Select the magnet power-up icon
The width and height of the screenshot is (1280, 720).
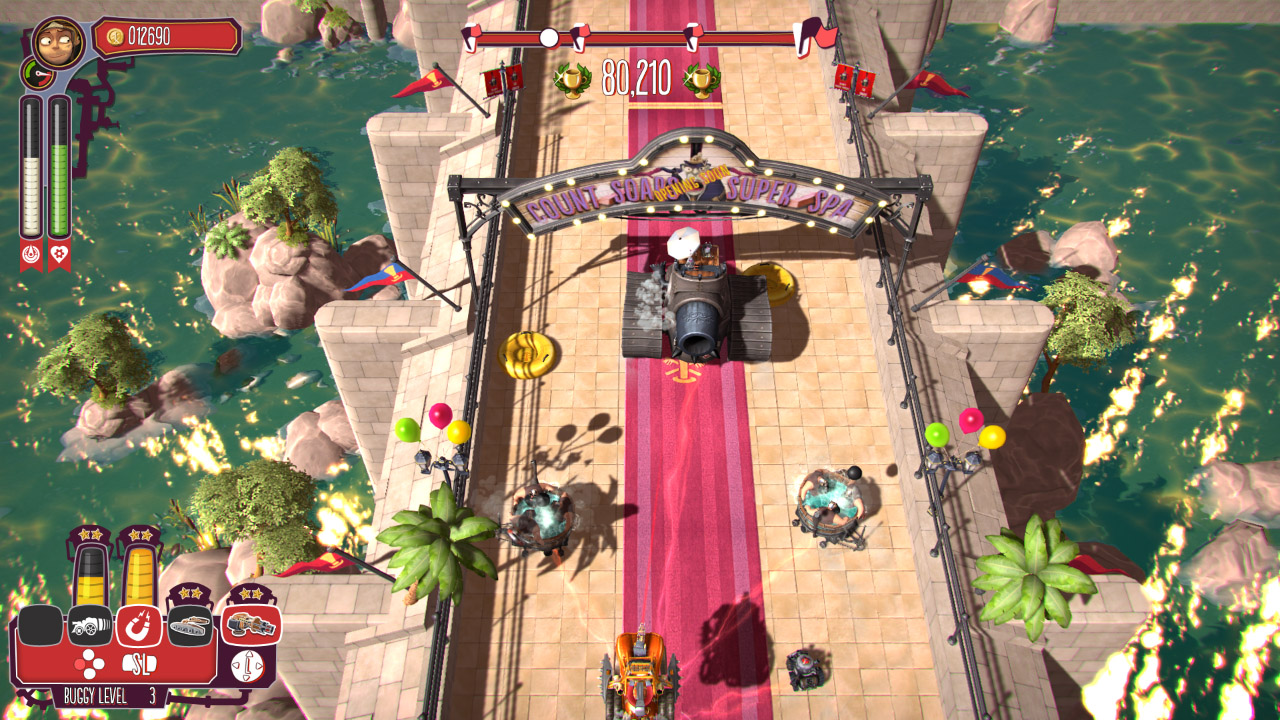click(x=139, y=625)
